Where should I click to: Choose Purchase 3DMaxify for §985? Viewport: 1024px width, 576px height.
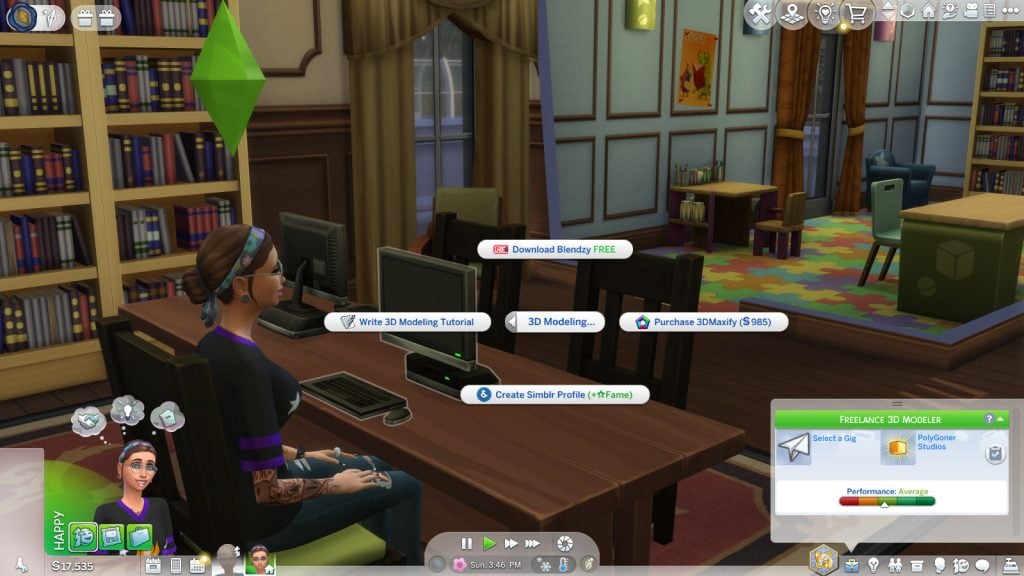coord(704,322)
